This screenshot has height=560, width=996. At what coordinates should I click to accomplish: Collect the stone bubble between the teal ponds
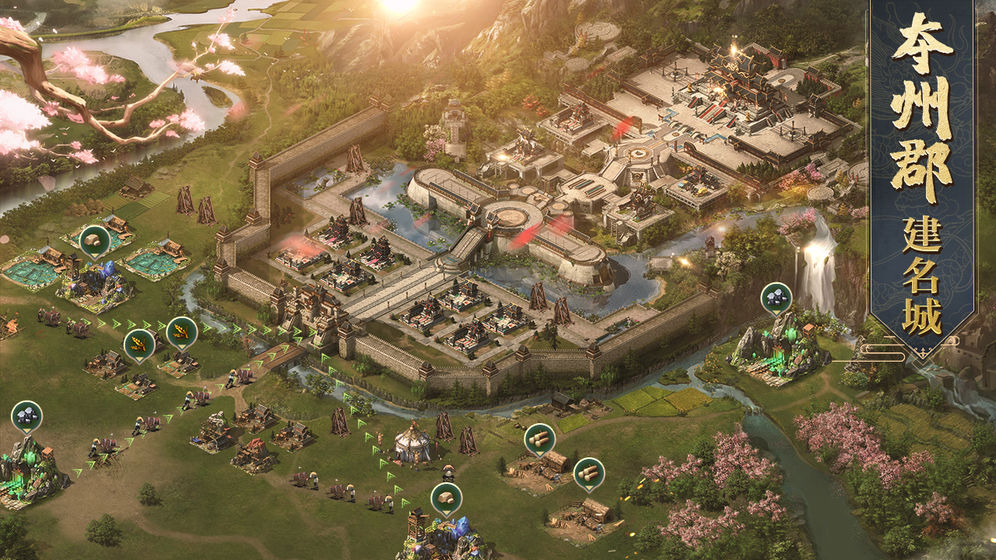(95, 240)
